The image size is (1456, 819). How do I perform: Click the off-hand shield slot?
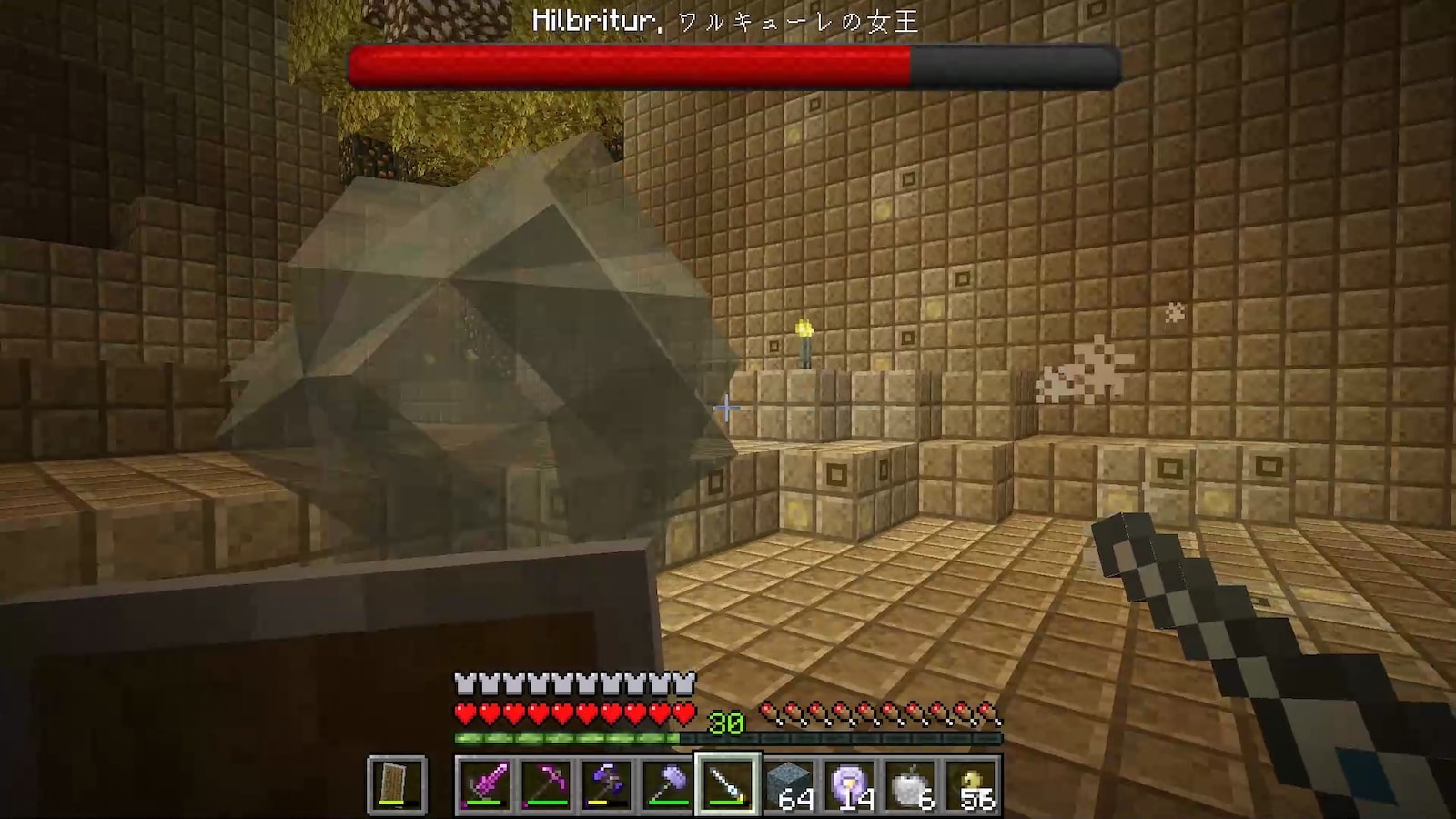click(x=398, y=784)
